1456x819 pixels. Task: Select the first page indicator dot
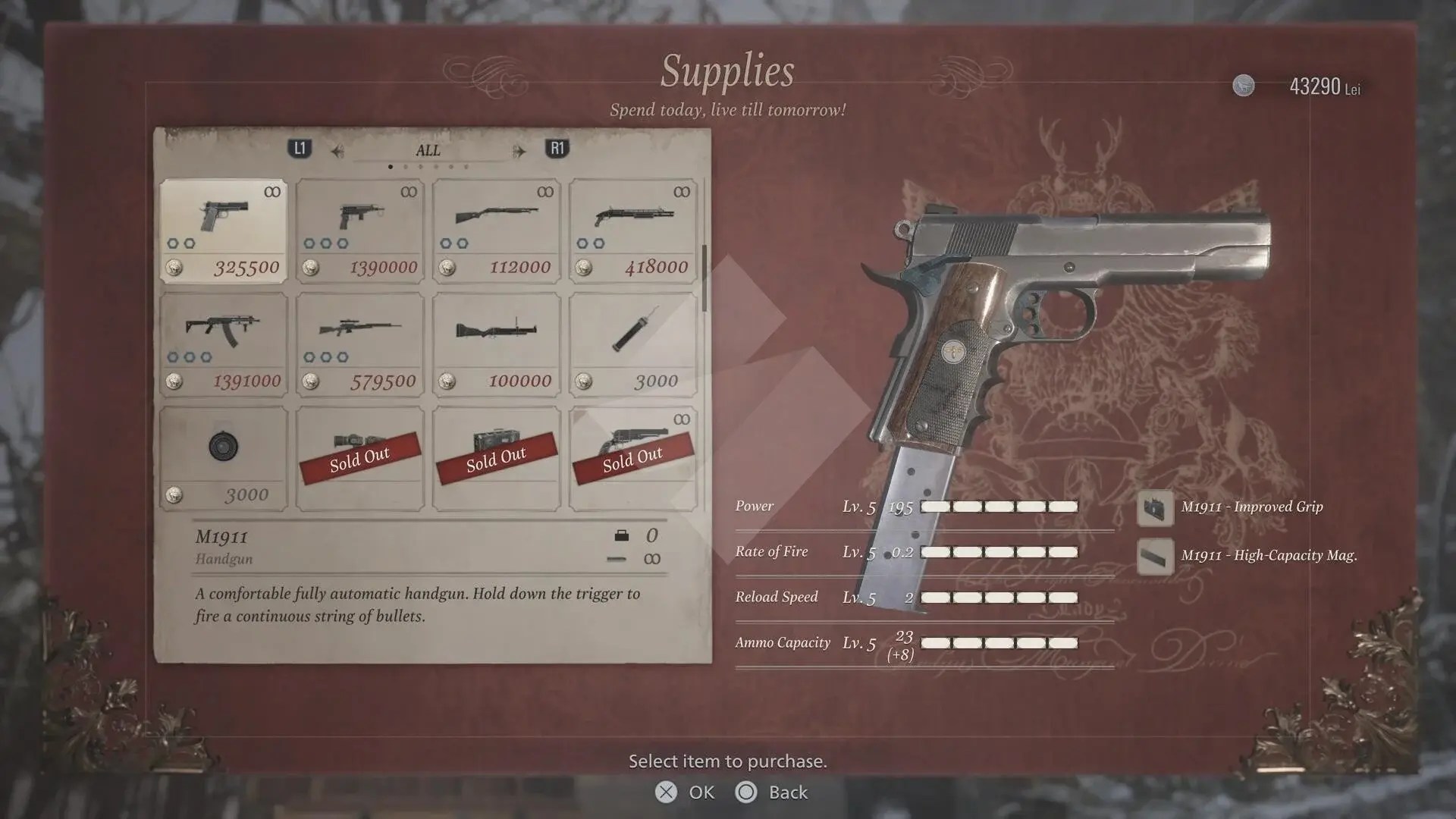pyautogui.click(x=391, y=165)
